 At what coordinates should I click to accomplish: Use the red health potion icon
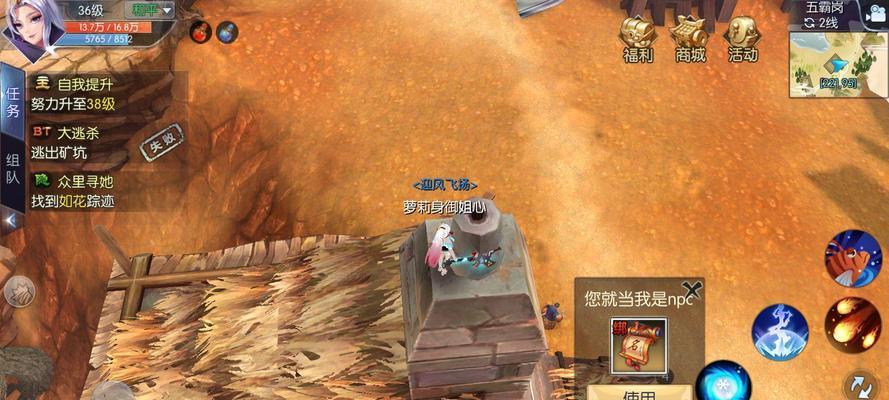(199, 33)
